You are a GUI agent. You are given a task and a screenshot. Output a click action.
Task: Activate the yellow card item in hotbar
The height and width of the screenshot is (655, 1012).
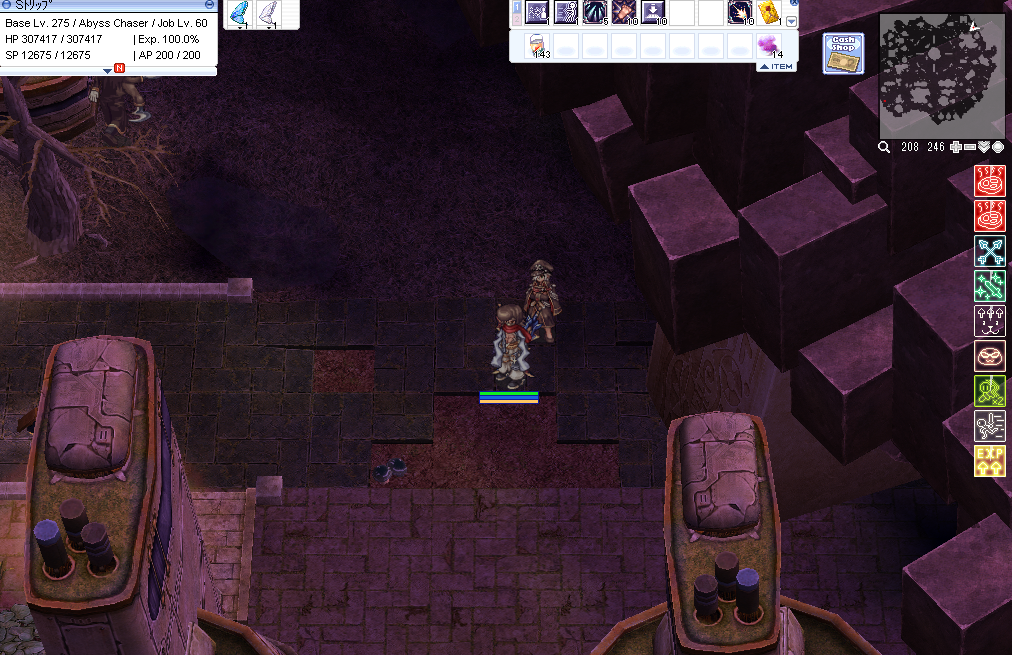769,13
